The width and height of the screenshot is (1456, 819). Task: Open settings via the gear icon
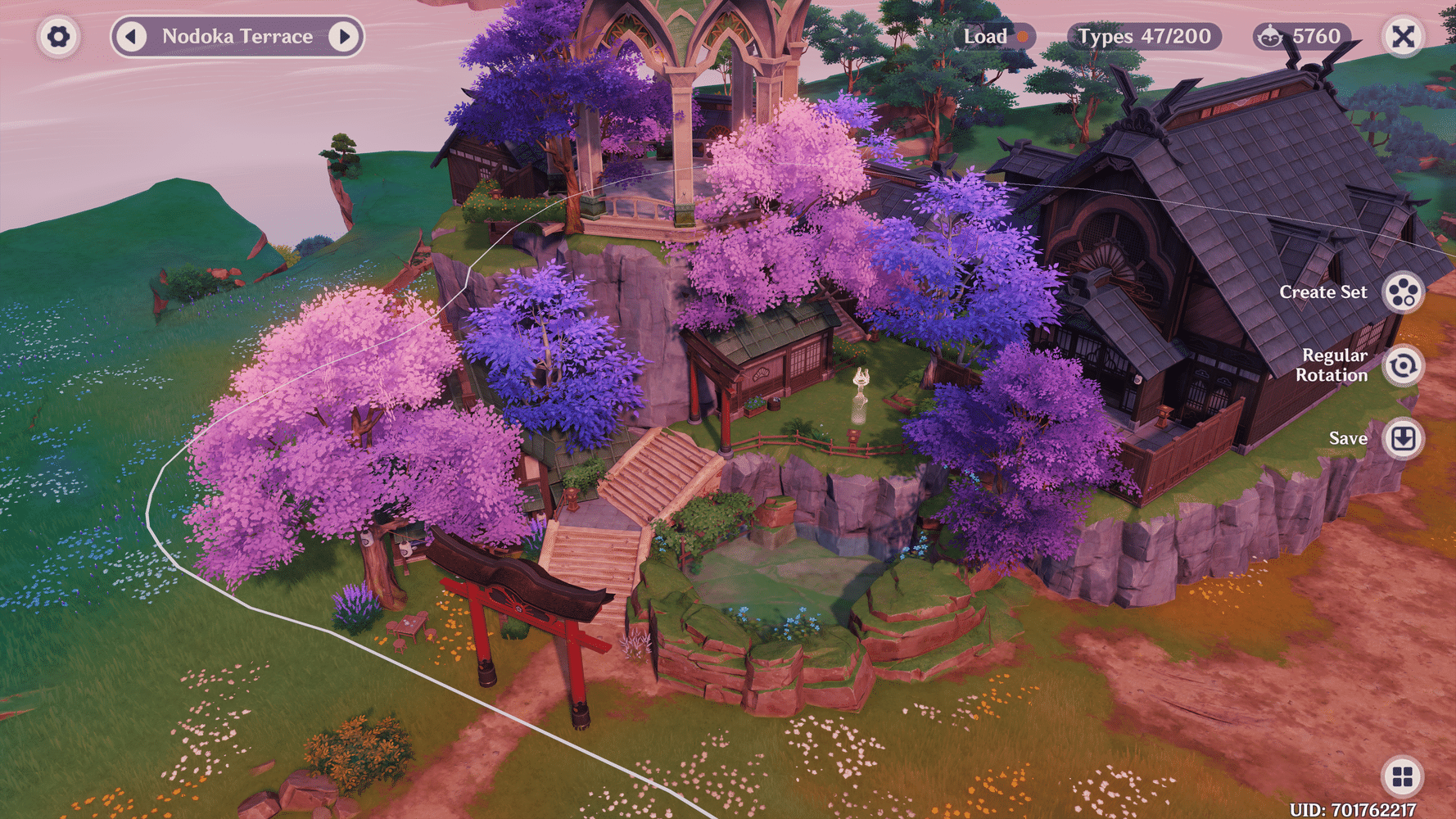pos(58,37)
